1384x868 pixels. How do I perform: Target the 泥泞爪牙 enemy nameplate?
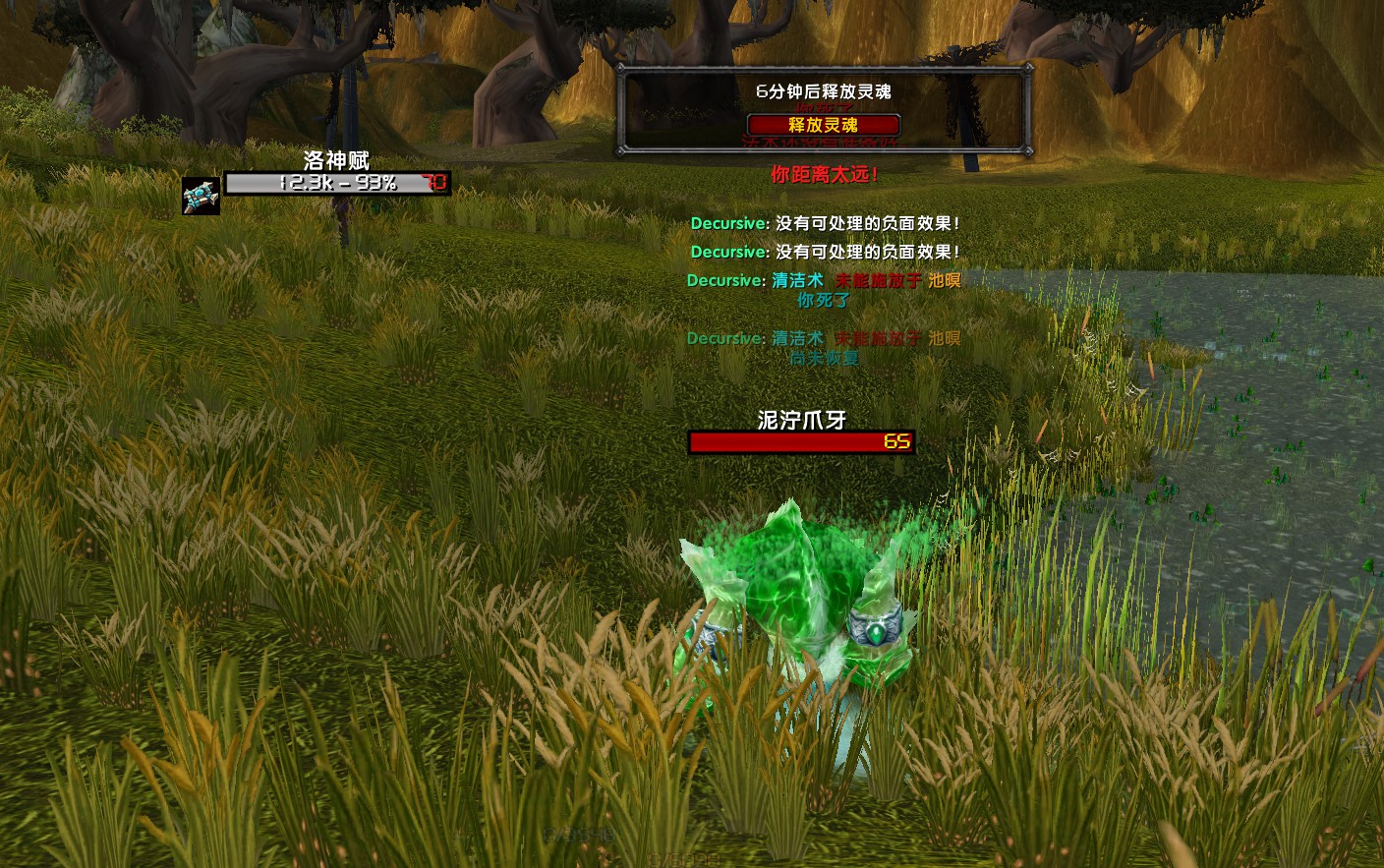pos(801,442)
